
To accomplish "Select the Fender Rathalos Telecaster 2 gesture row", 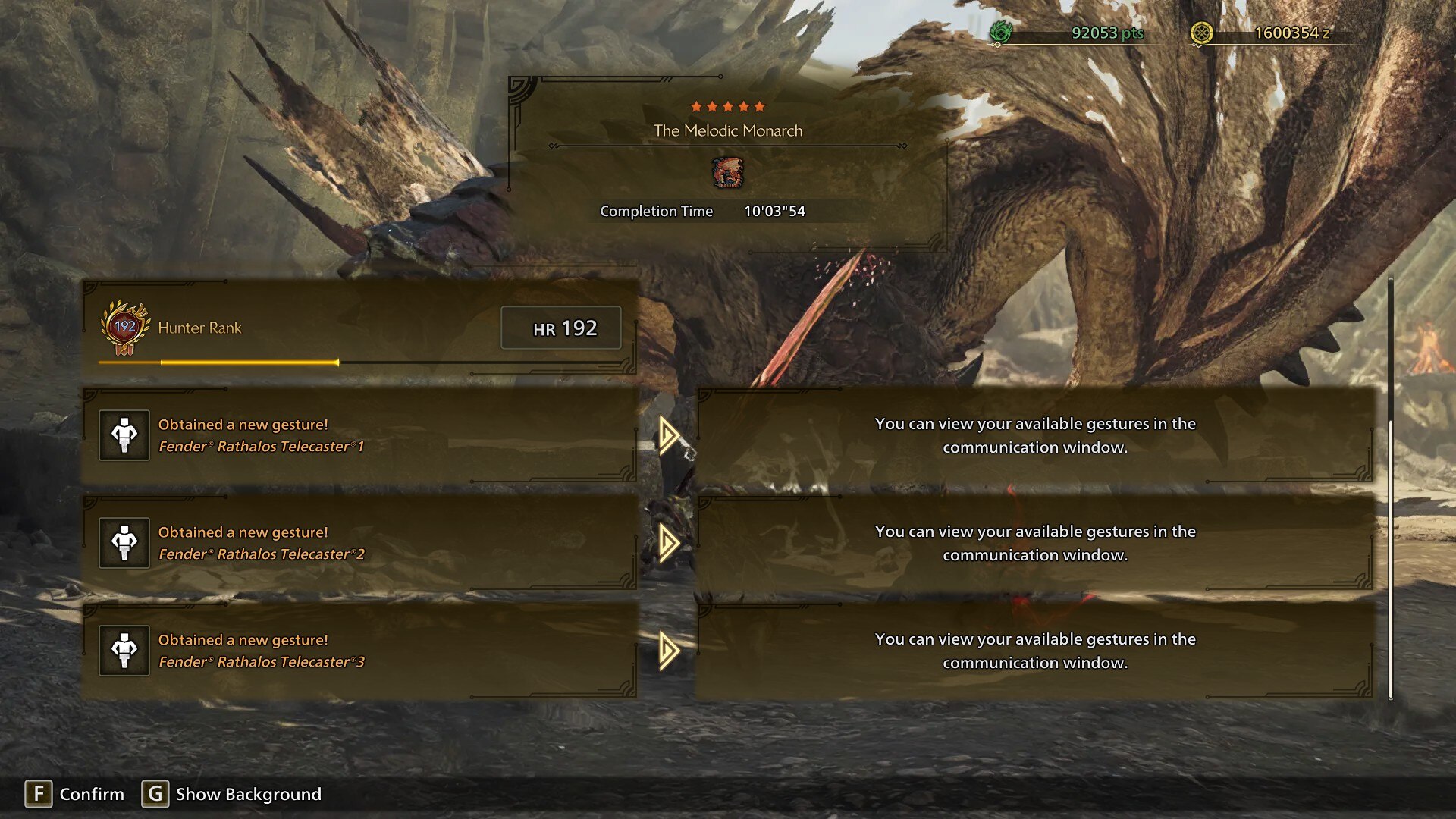I will (359, 543).
